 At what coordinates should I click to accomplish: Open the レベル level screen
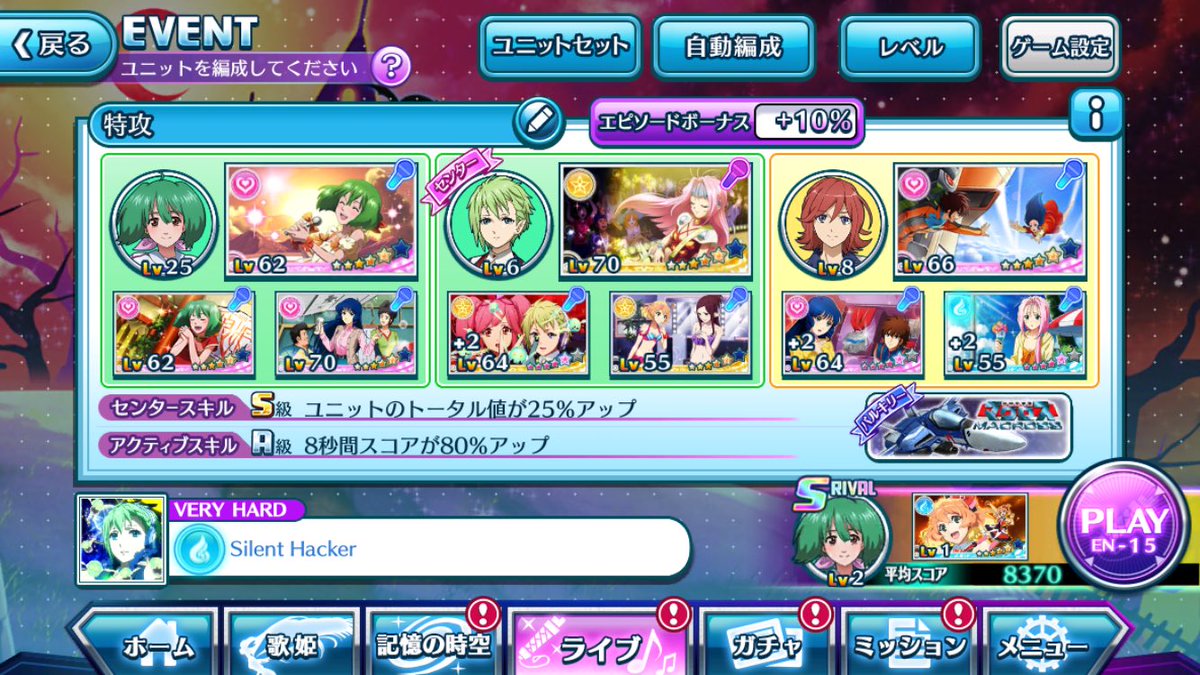(907, 46)
